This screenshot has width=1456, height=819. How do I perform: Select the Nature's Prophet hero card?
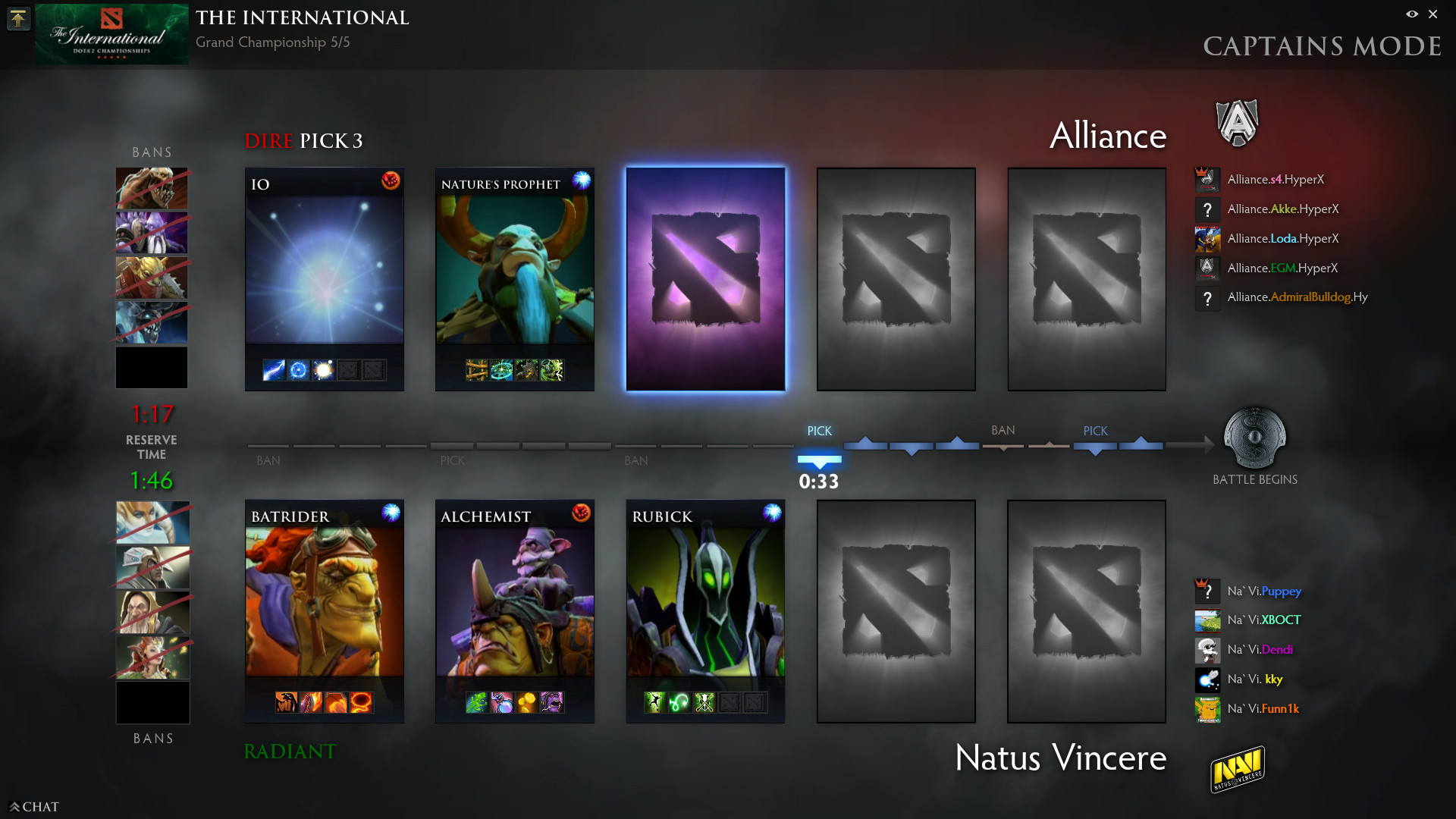tap(514, 279)
